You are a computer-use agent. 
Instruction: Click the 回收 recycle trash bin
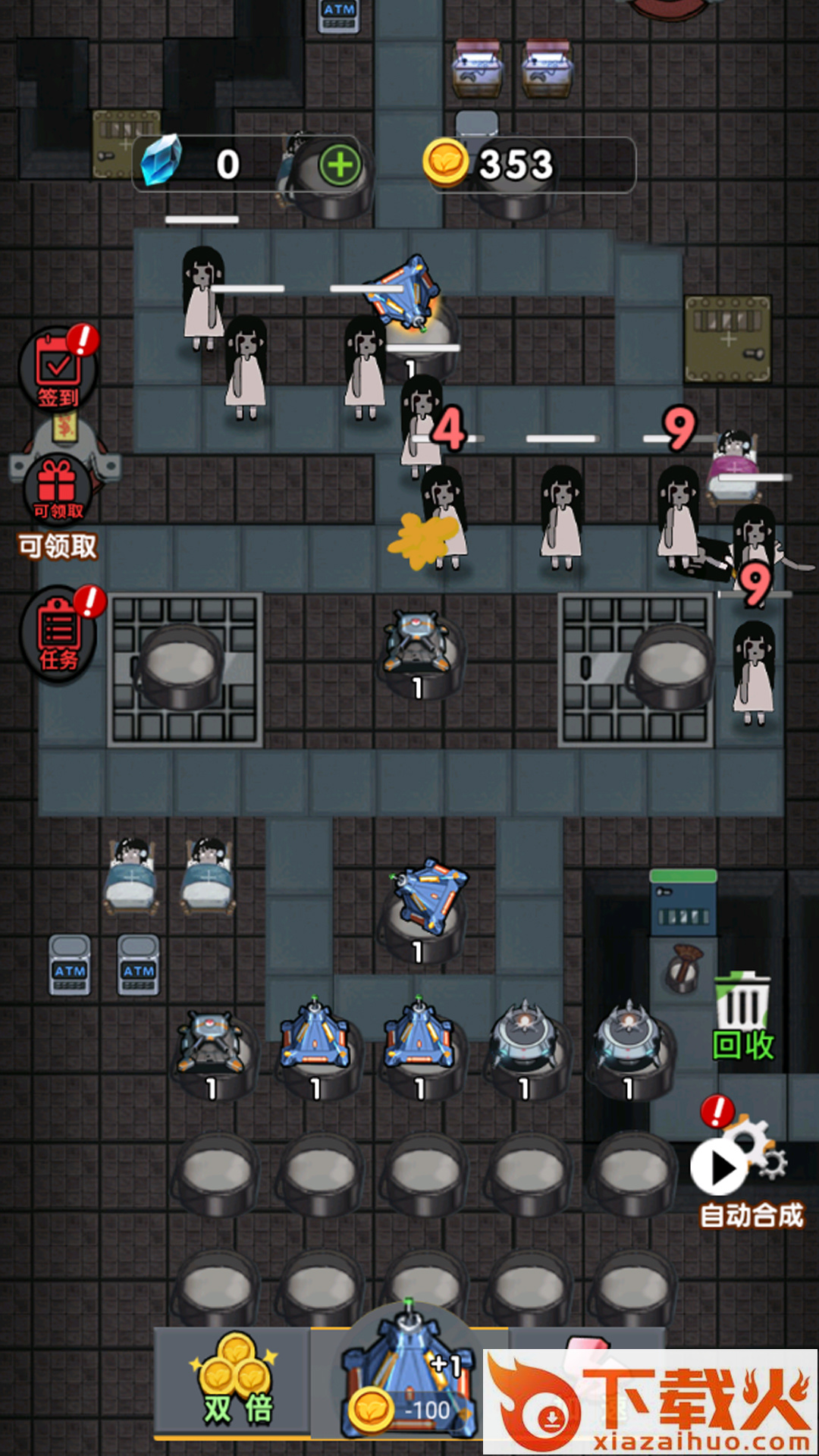pyautogui.click(x=742, y=1016)
